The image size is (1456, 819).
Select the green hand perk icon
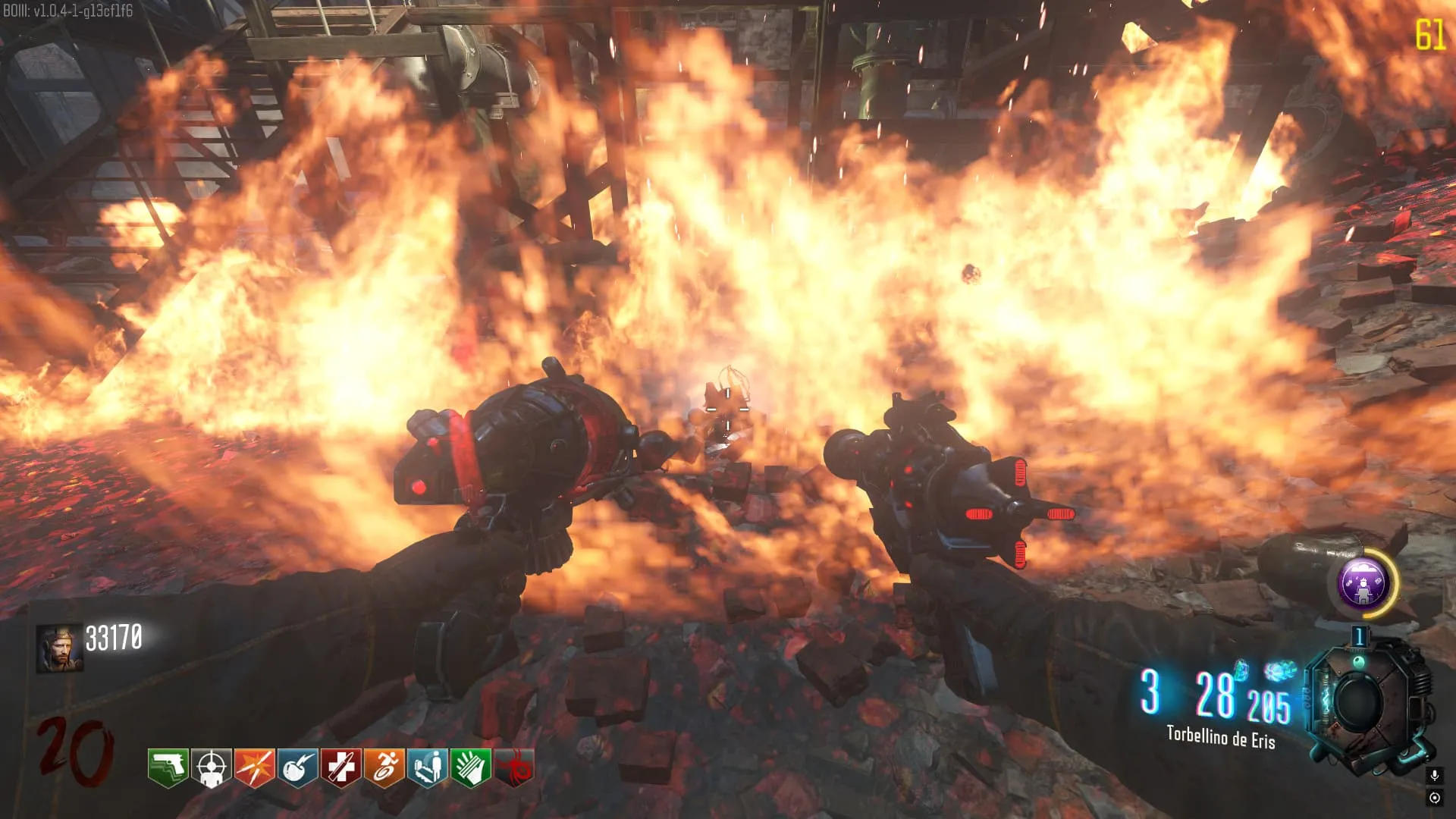point(471,767)
